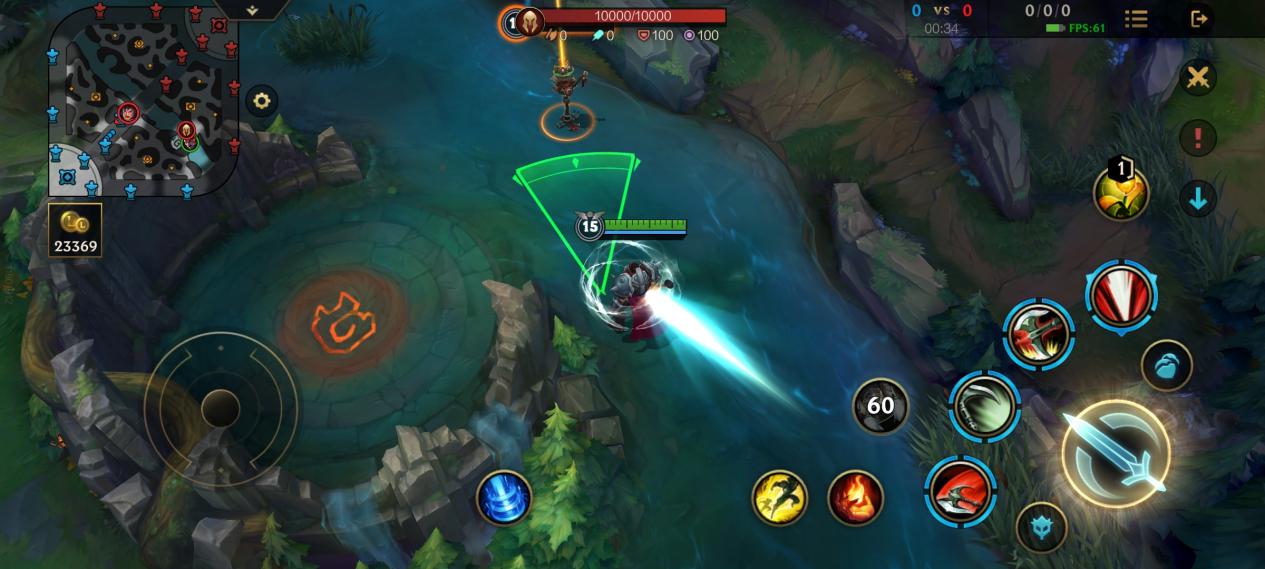Tap the tower-target button below attack
The width and height of the screenshot is (1265, 569).
coord(1041,527)
